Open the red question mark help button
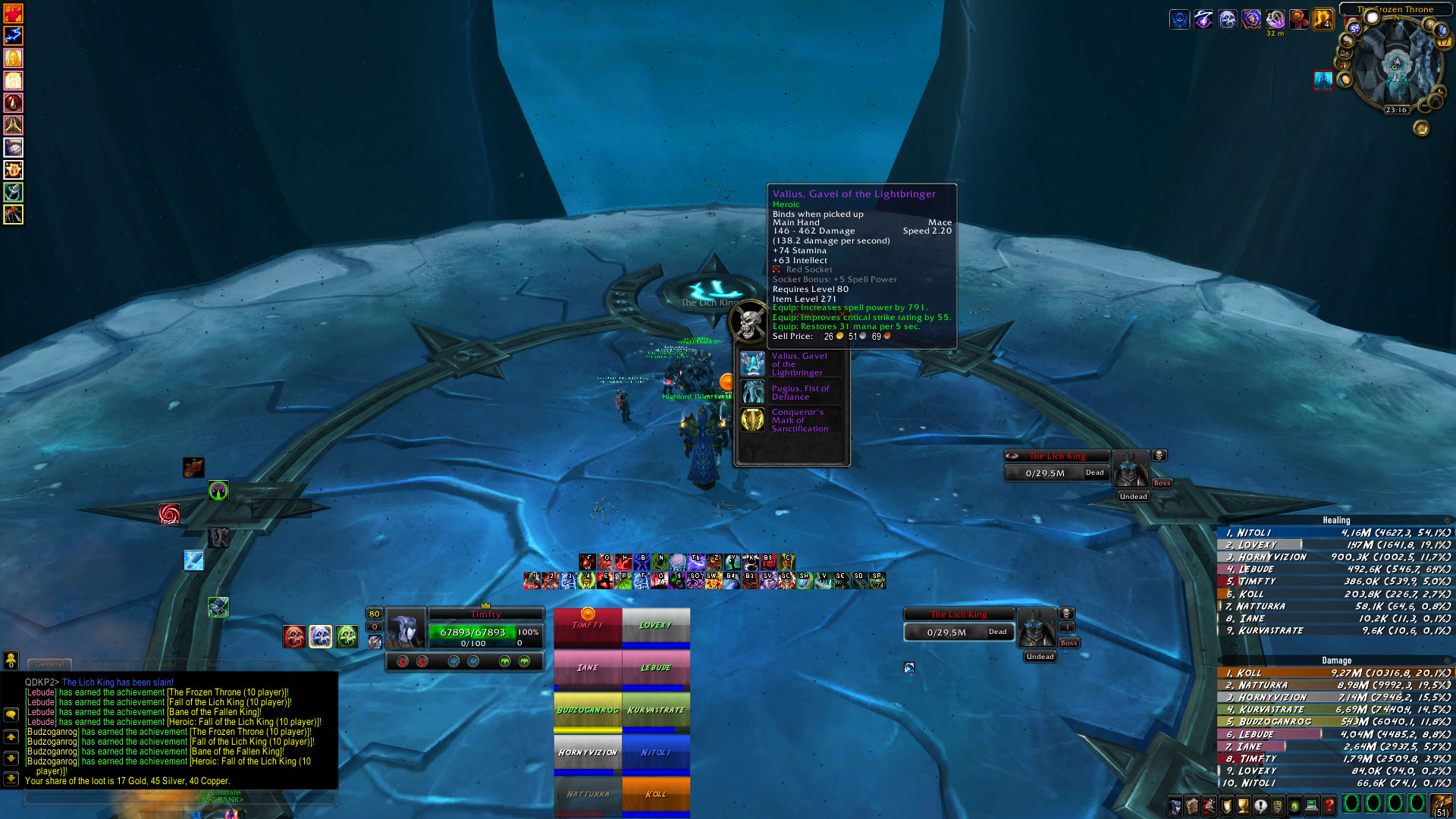Viewport: 1456px width, 819px height. (x=1329, y=805)
